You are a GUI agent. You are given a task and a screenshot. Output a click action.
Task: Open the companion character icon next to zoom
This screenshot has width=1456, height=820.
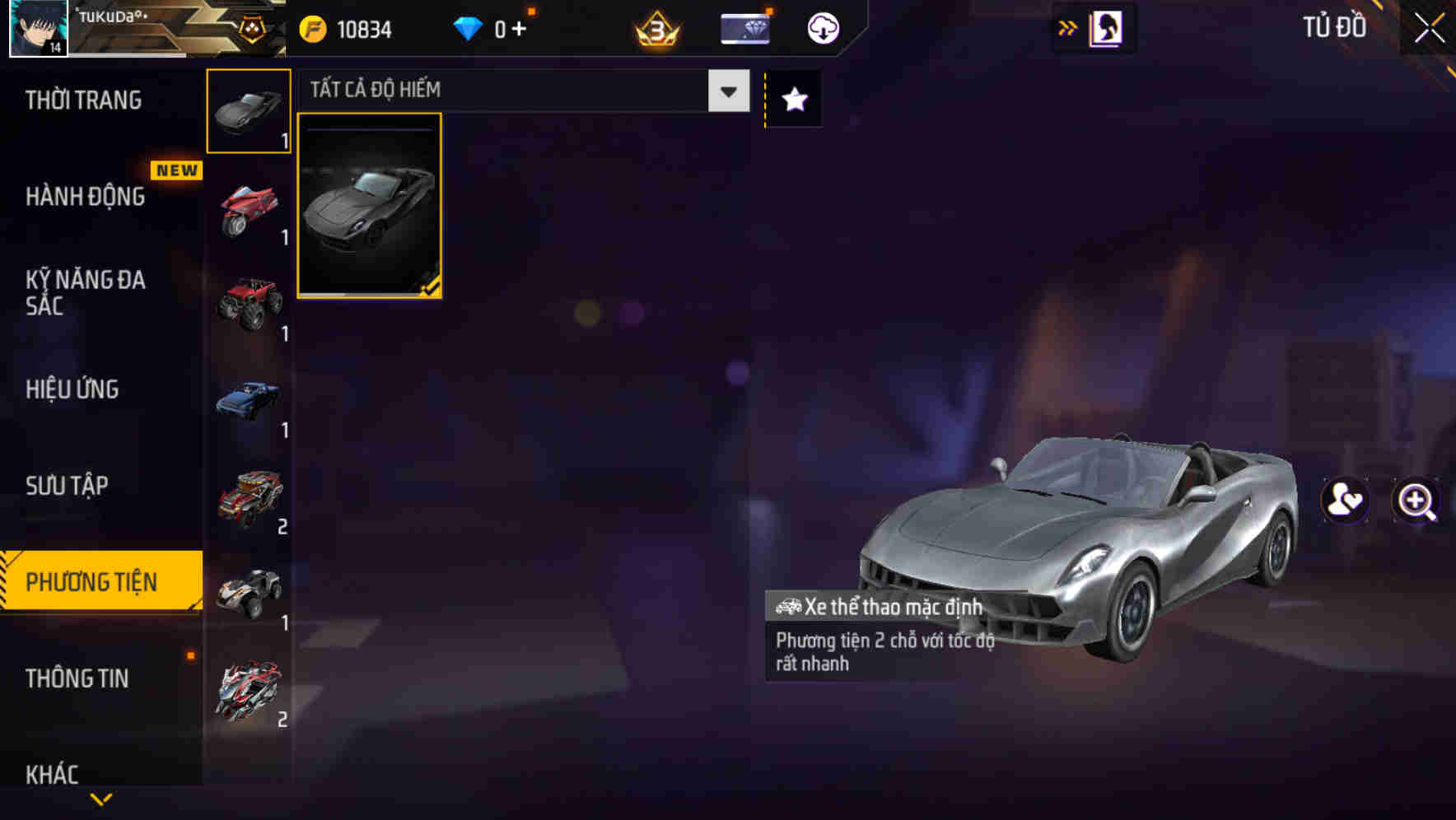1345,501
